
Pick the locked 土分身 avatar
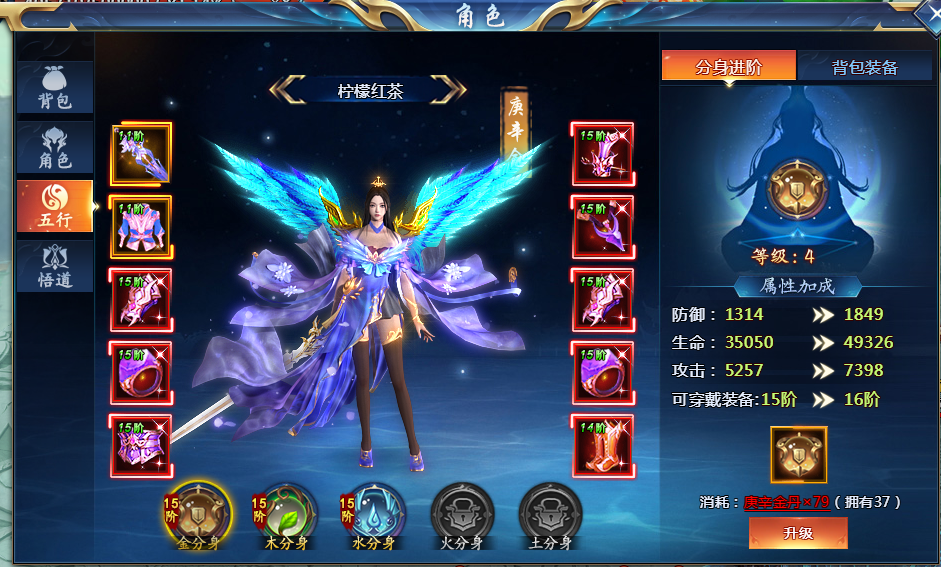click(550, 511)
